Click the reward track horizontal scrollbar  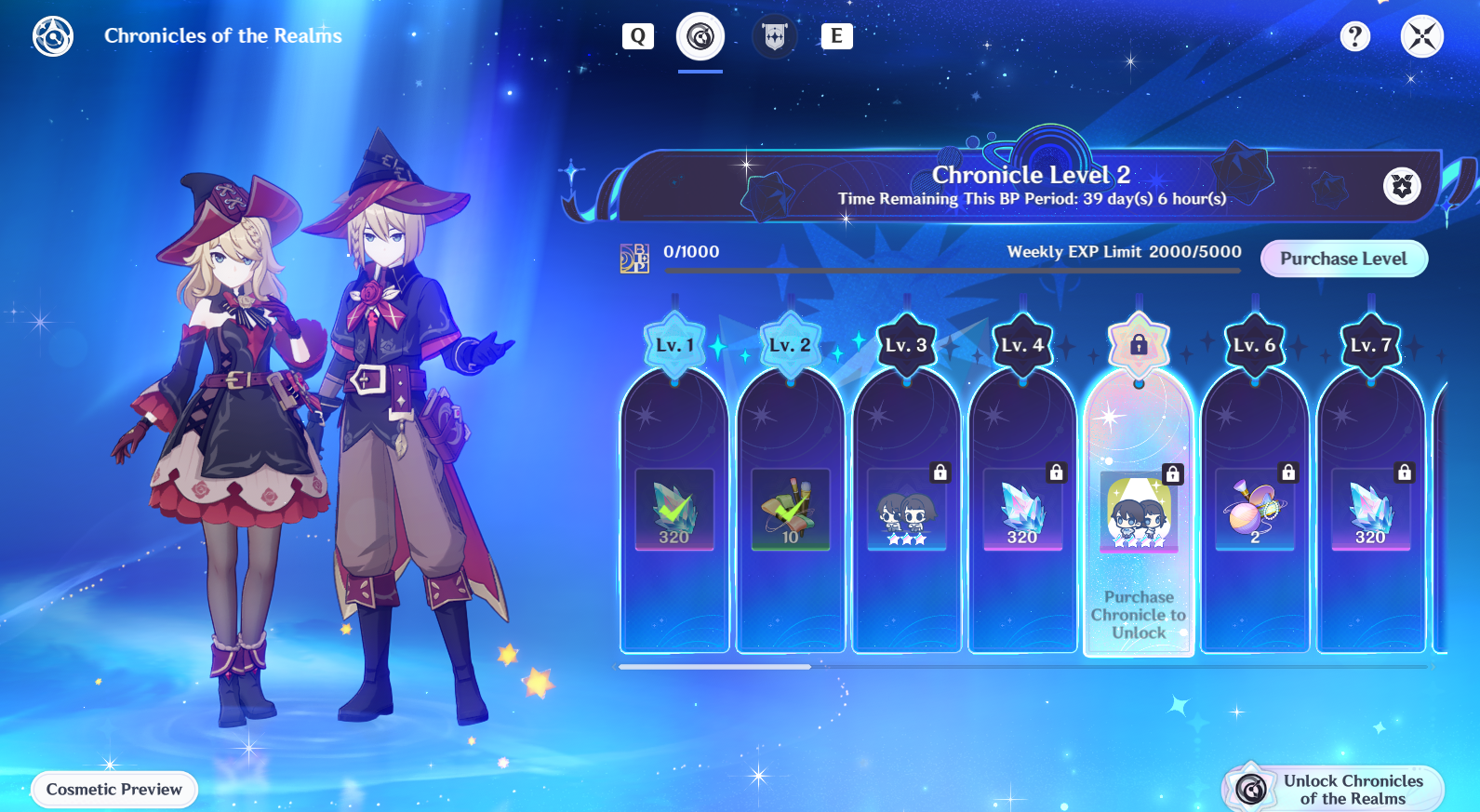point(714,667)
